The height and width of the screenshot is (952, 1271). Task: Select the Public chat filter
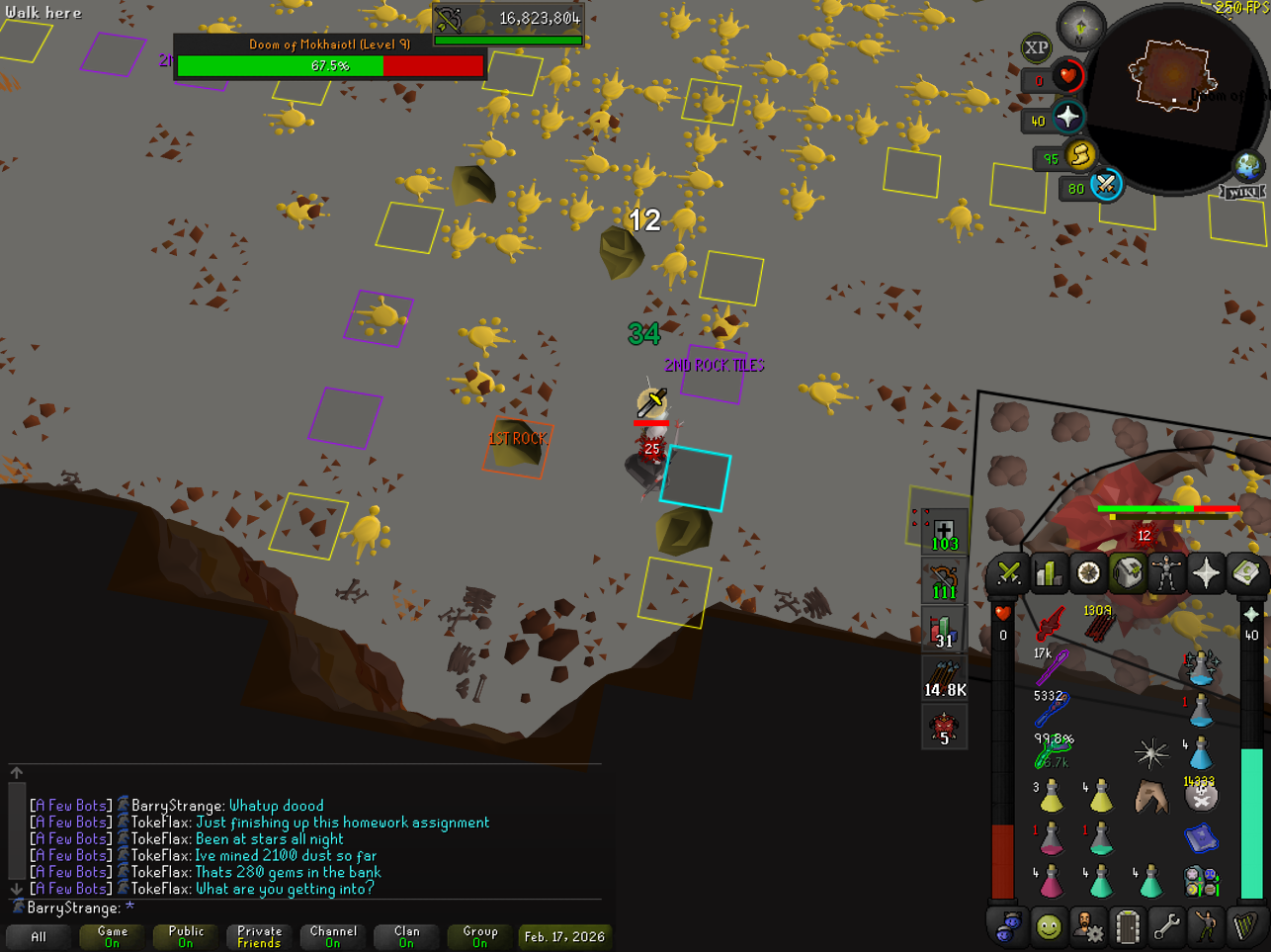(x=186, y=936)
